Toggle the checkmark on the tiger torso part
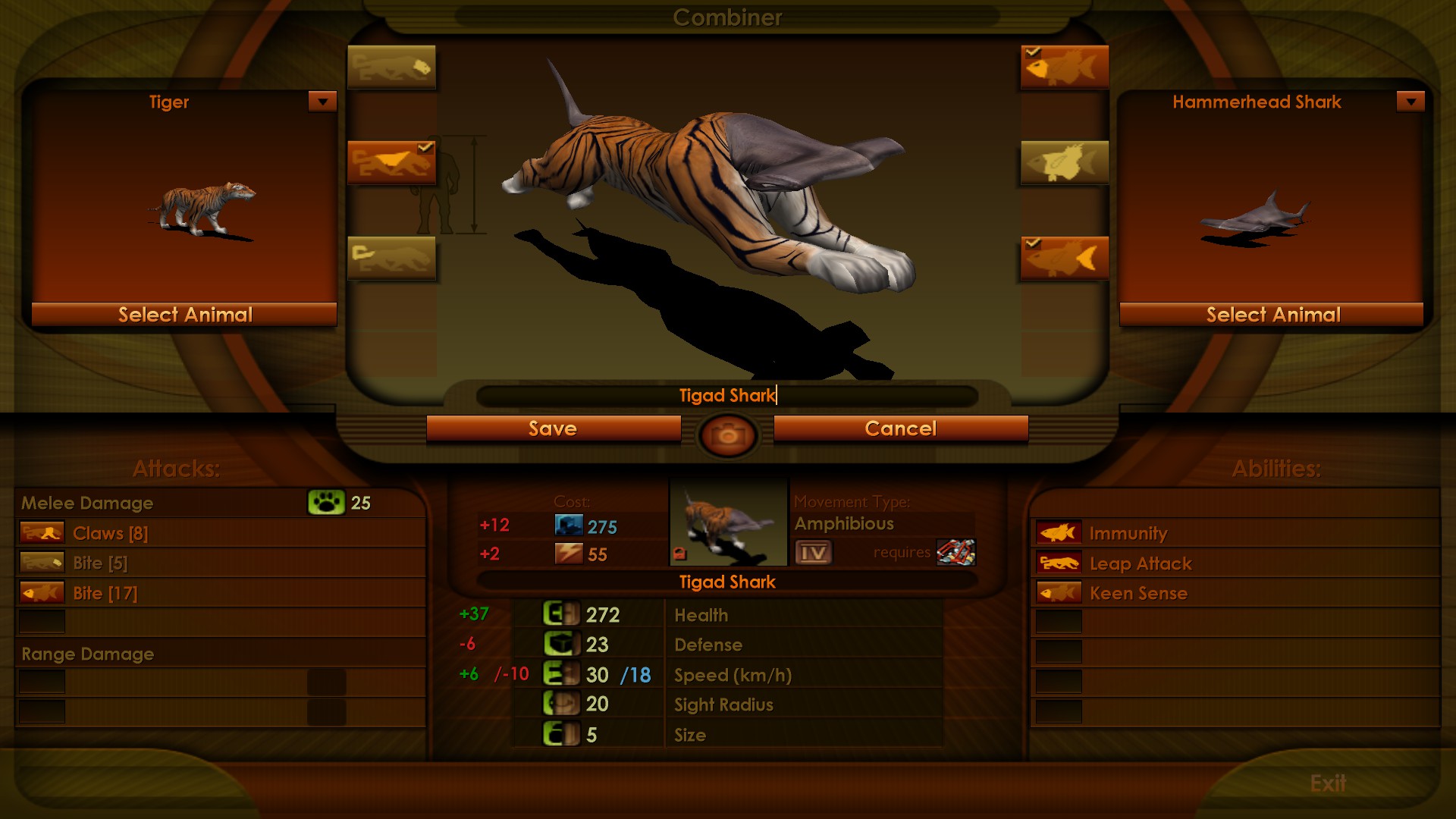This screenshot has height=819, width=1456. (x=426, y=146)
